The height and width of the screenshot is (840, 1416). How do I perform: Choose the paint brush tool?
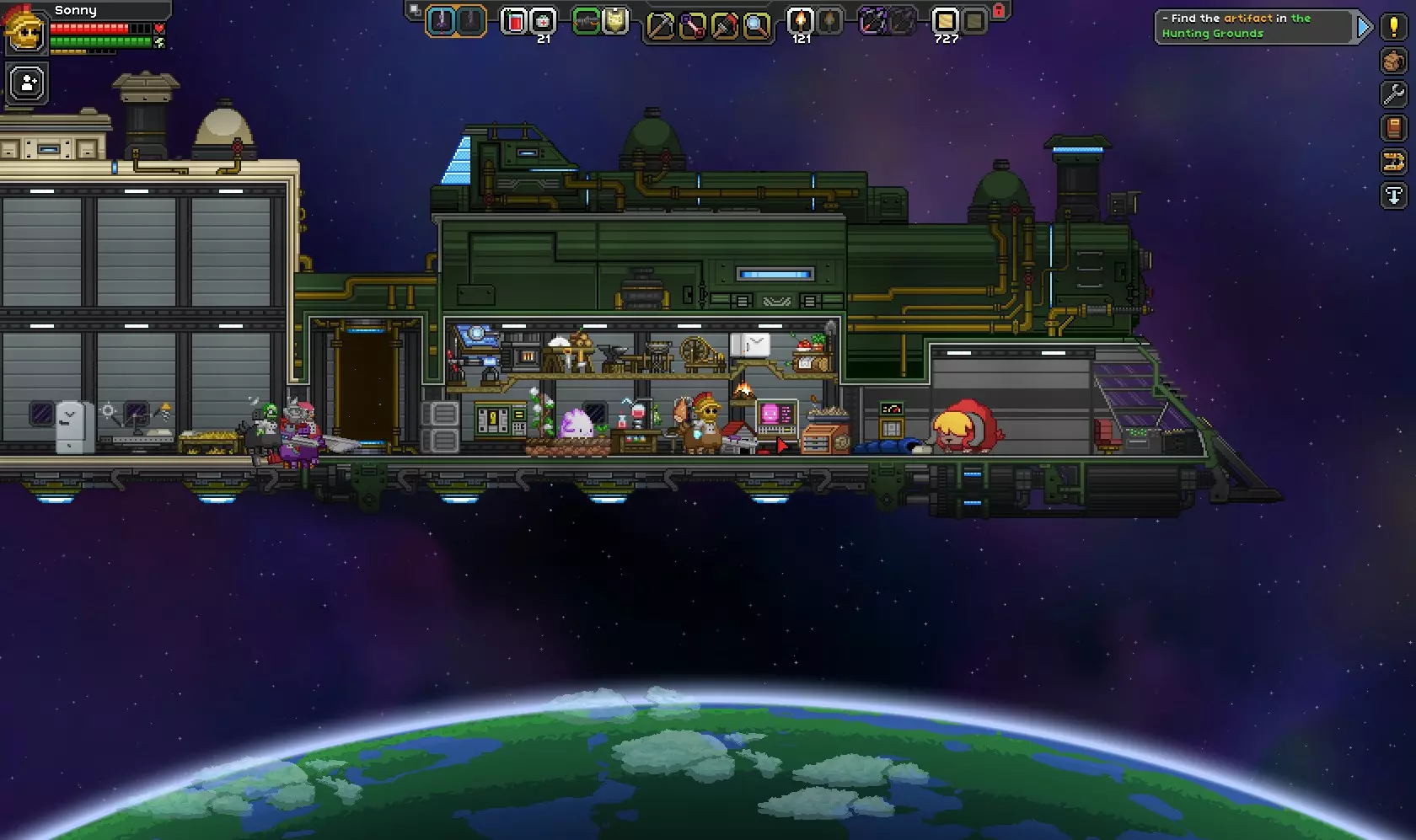pyautogui.click(x=724, y=26)
